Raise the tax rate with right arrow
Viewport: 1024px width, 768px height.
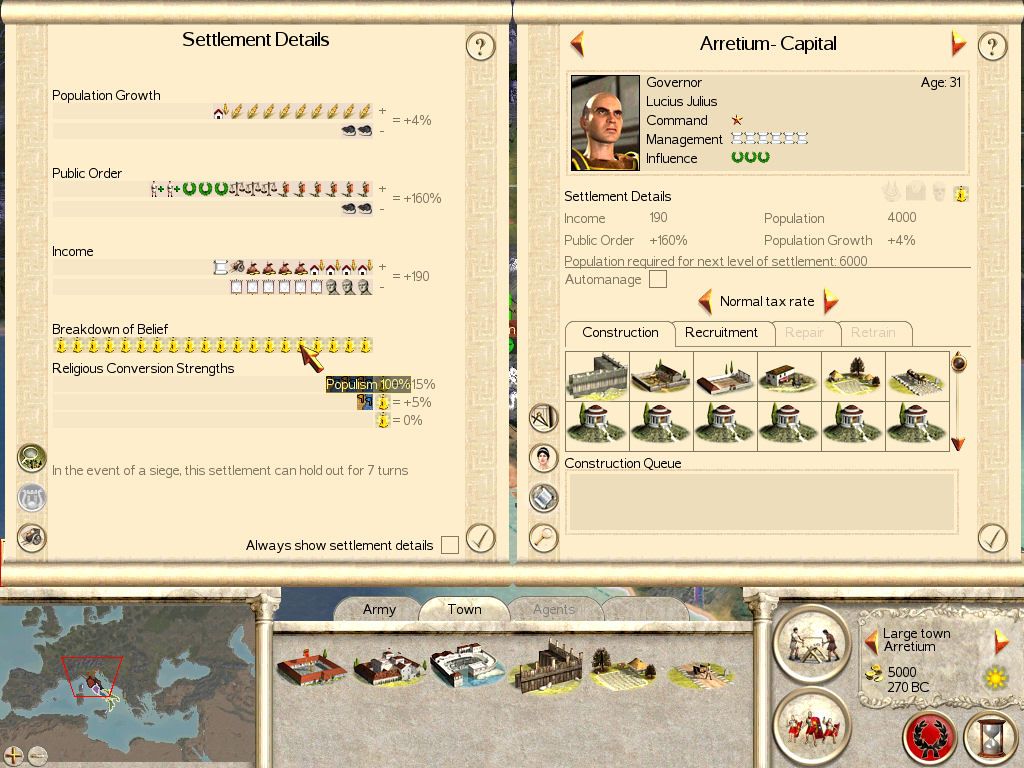pyautogui.click(x=829, y=301)
